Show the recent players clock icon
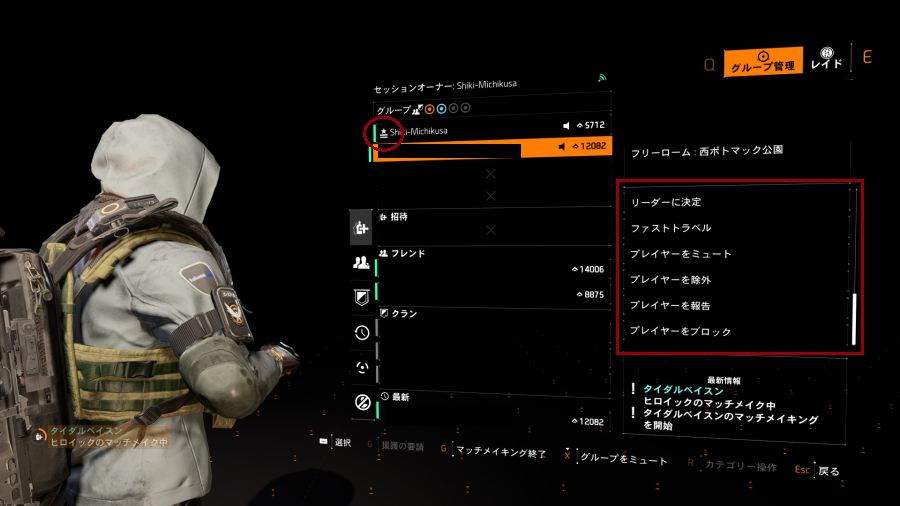 [x=361, y=332]
